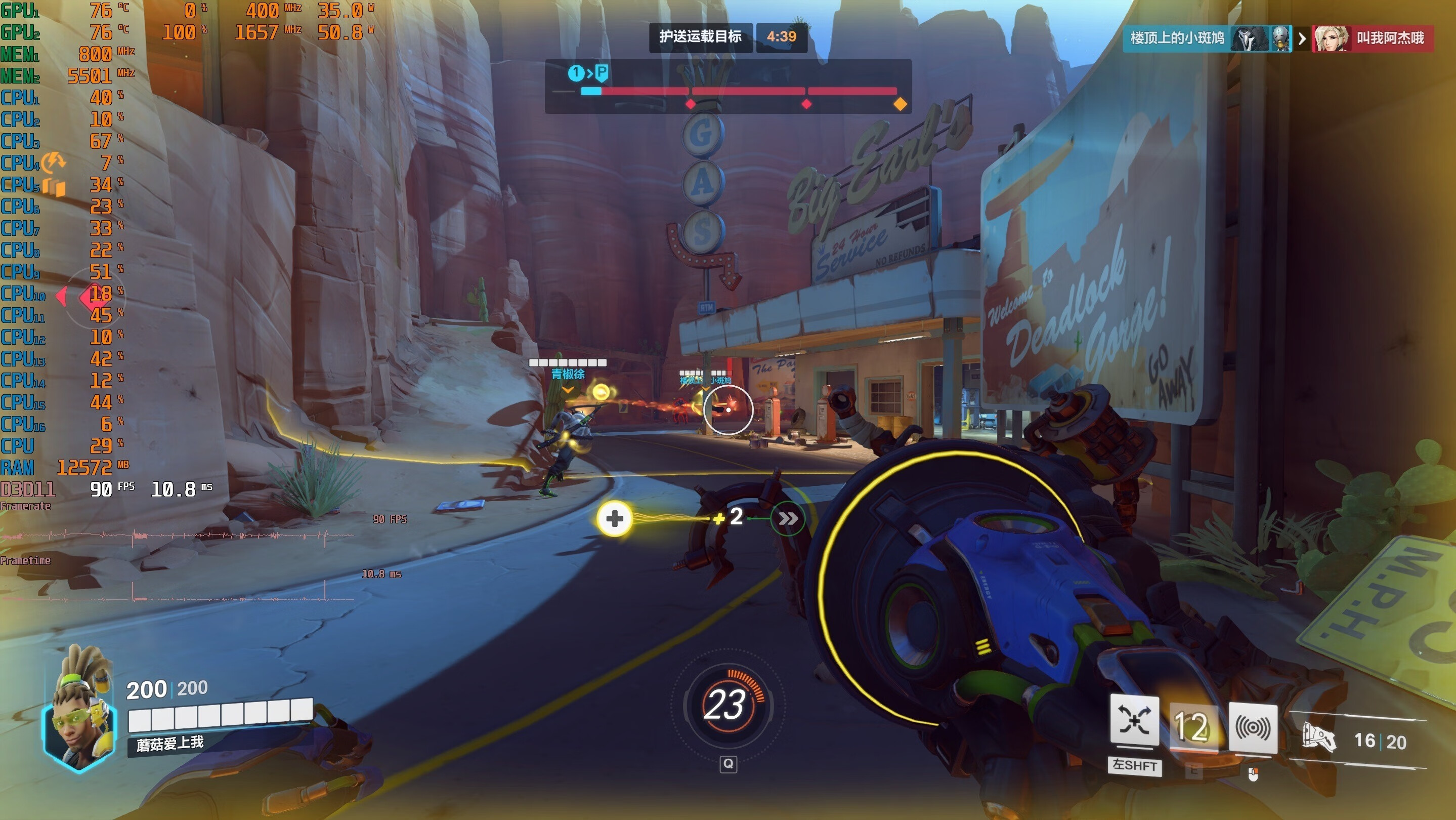
Task: Trigger the Soundwave ability icon
Action: point(1253,728)
